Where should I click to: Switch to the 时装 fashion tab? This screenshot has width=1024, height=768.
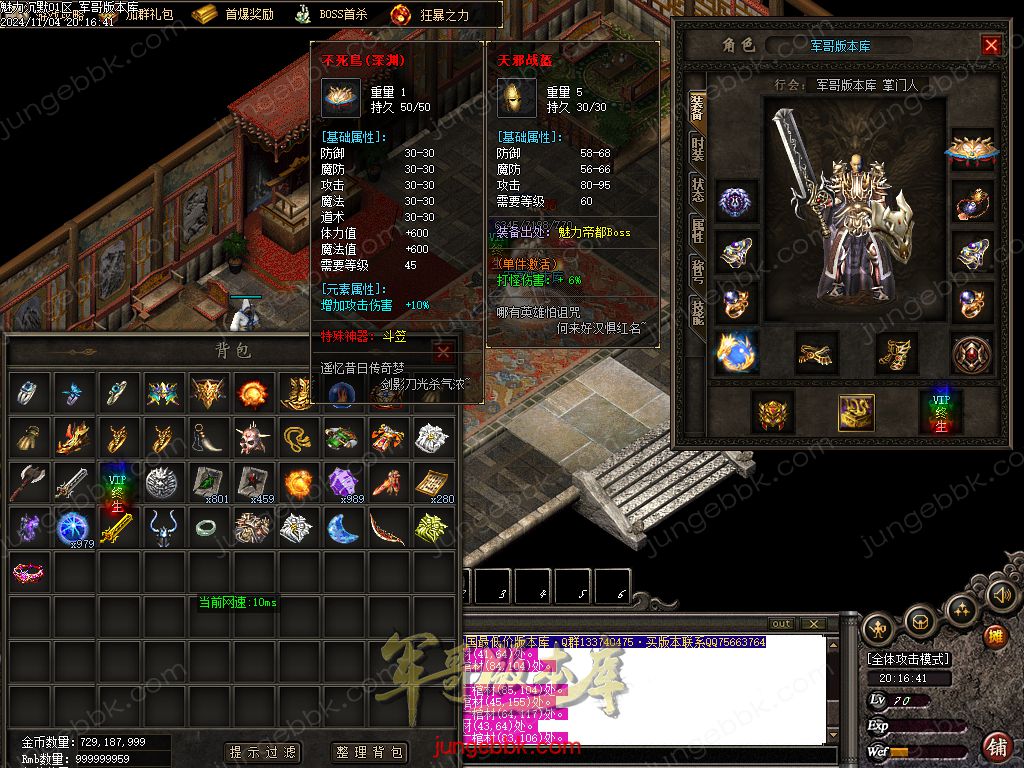pyautogui.click(x=697, y=150)
